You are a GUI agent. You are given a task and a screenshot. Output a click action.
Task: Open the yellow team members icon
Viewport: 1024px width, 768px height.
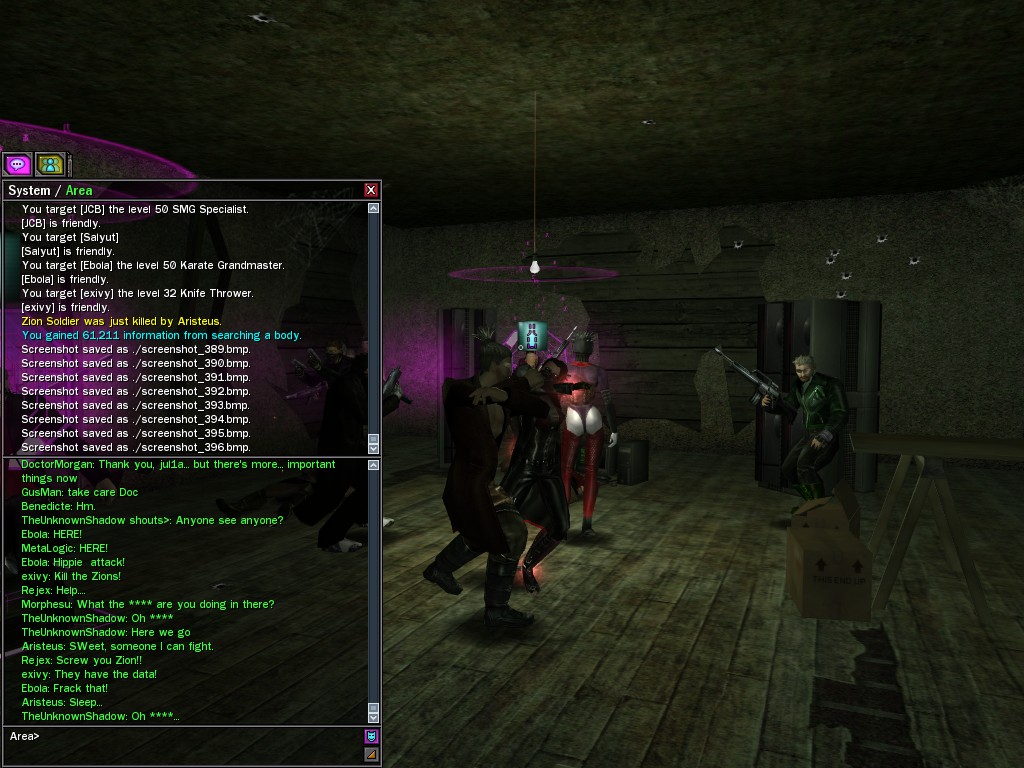click(x=50, y=164)
